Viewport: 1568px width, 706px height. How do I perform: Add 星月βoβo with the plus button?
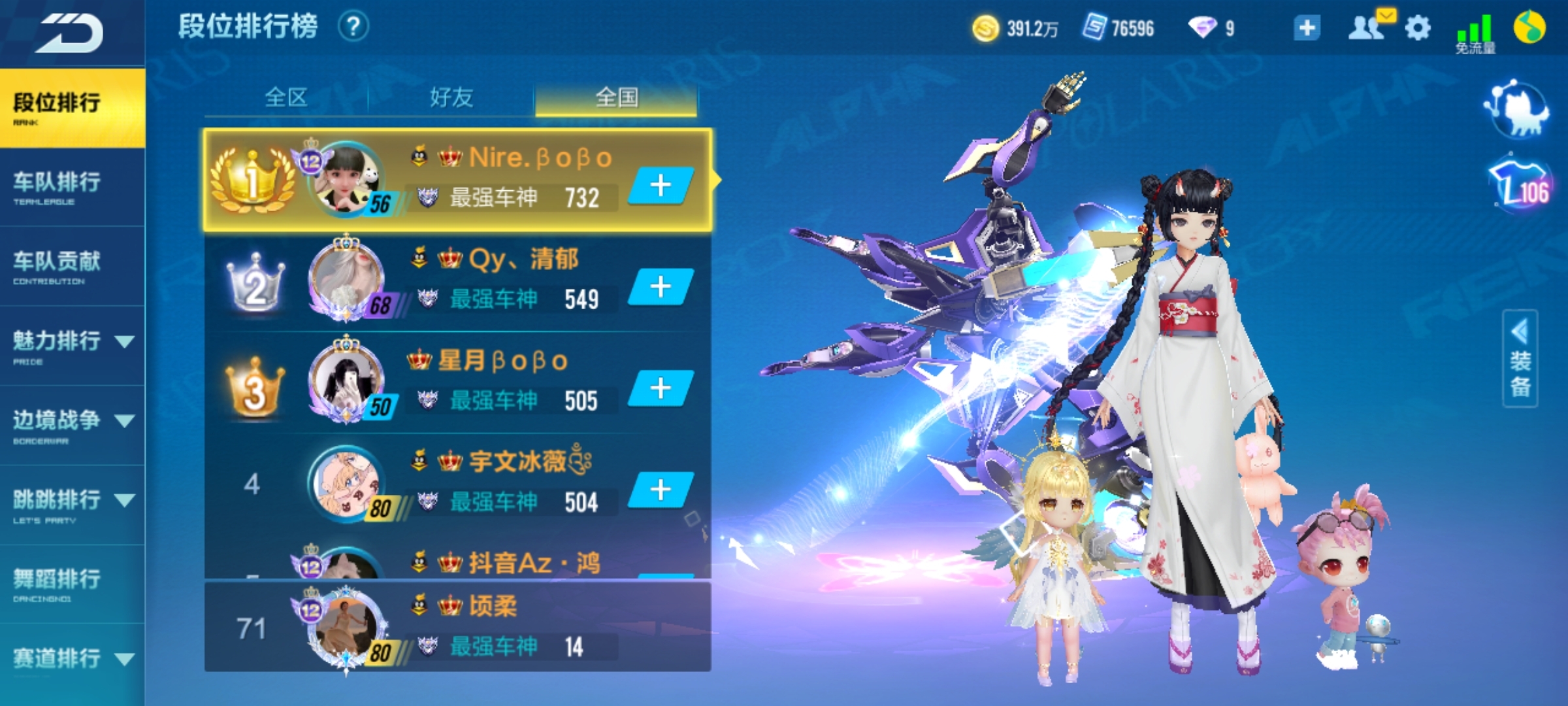[x=661, y=388]
